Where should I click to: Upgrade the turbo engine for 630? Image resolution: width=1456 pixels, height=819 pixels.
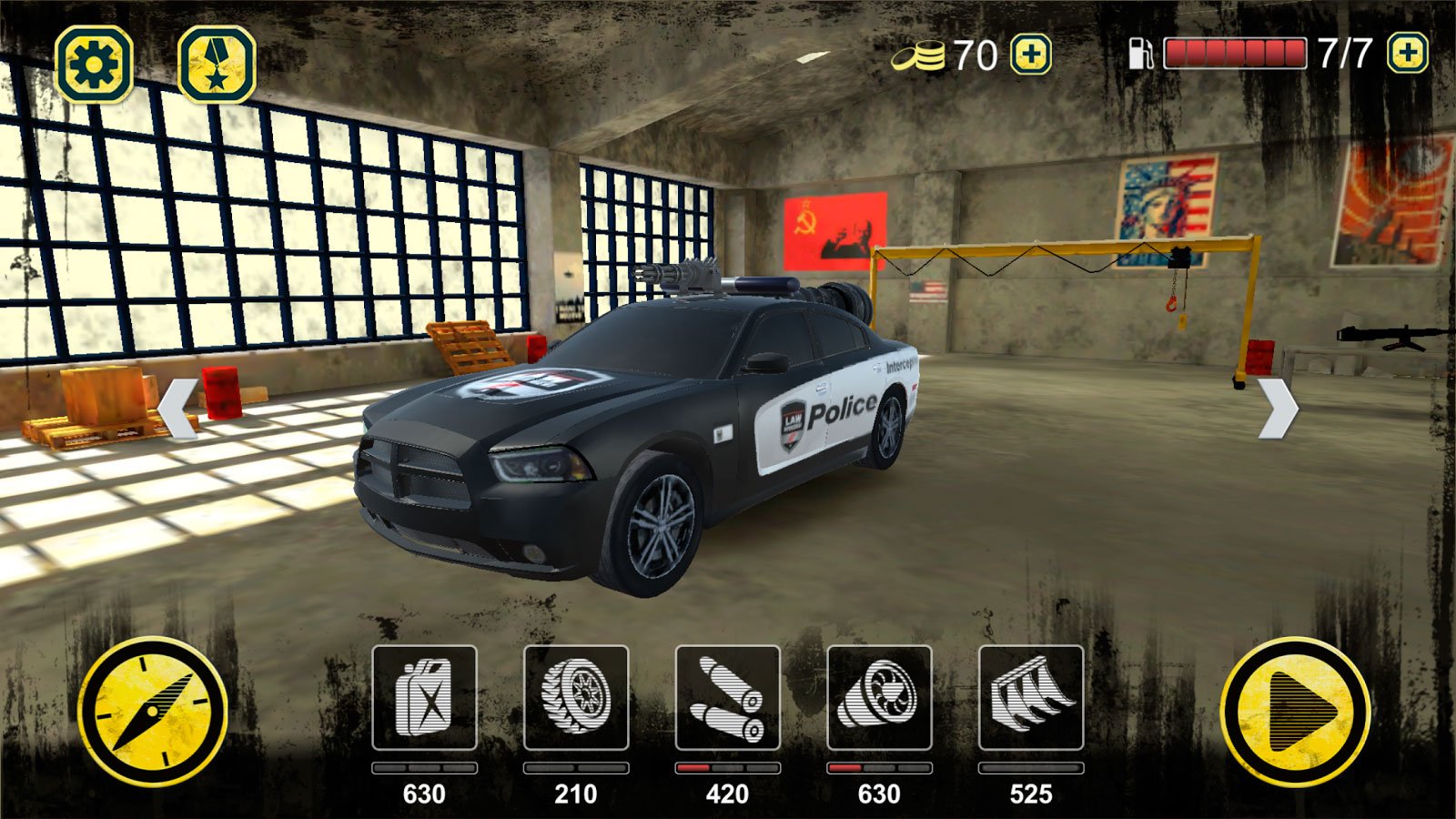pyautogui.click(x=879, y=698)
